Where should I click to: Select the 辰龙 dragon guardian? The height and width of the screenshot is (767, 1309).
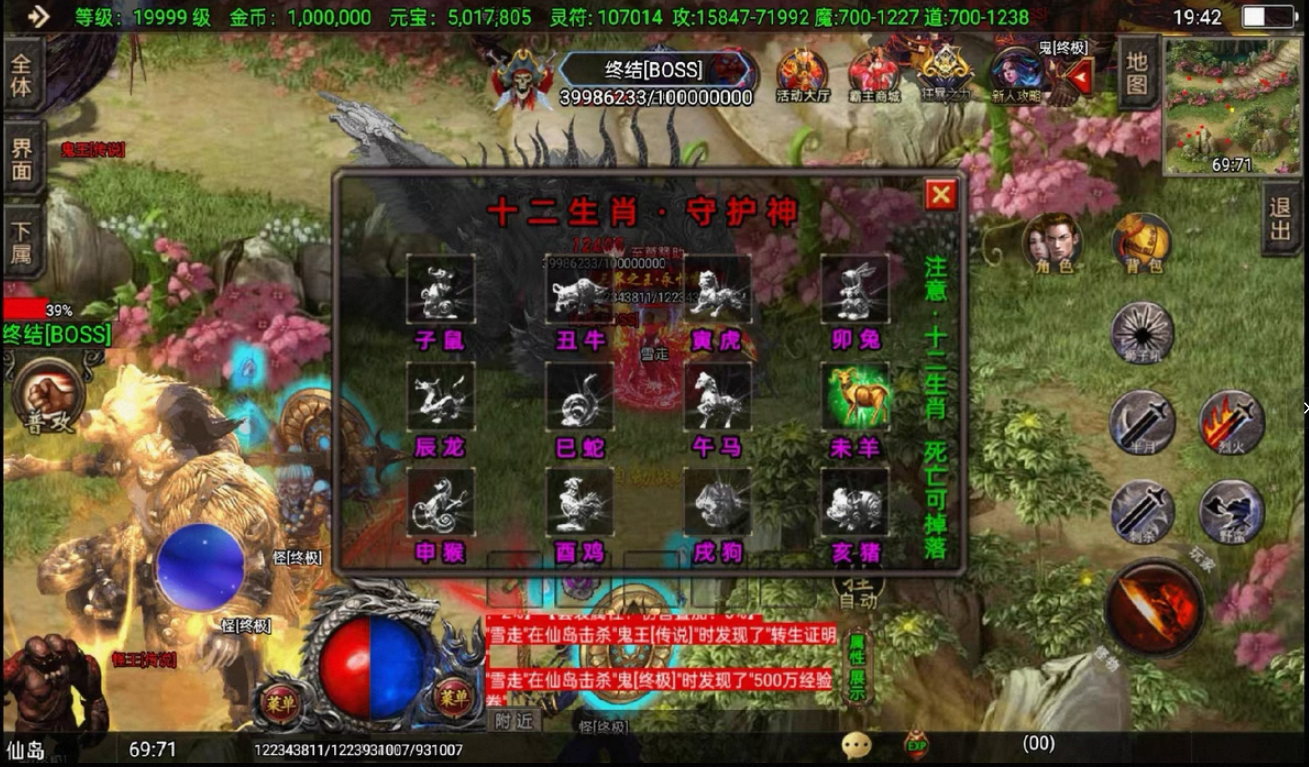click(440, 397)
